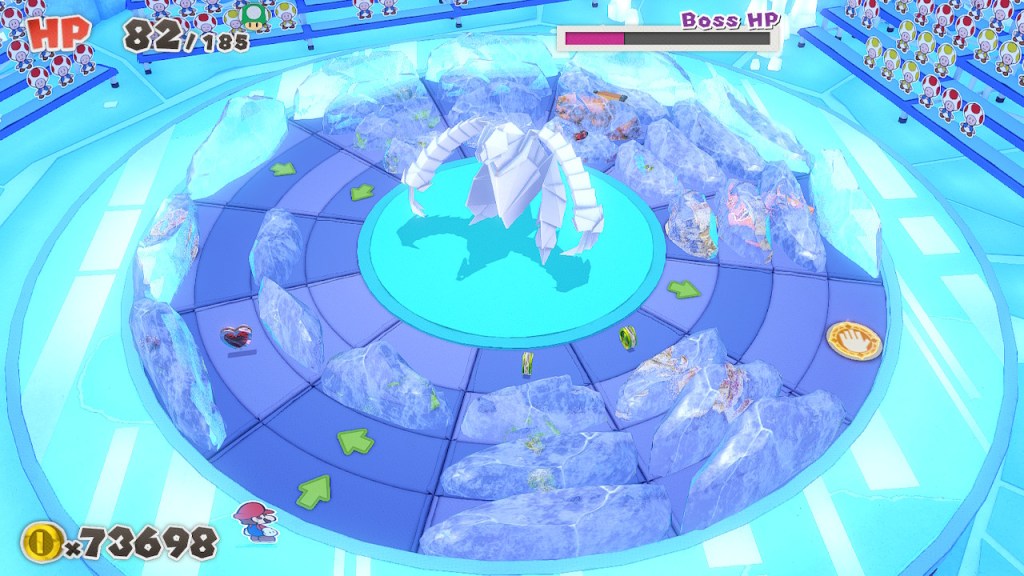The height and width of the screenshot is (576, 1024).
Task: Select the heart panel on the ring board
Action: pyautogui.click(x=237, y=338)
